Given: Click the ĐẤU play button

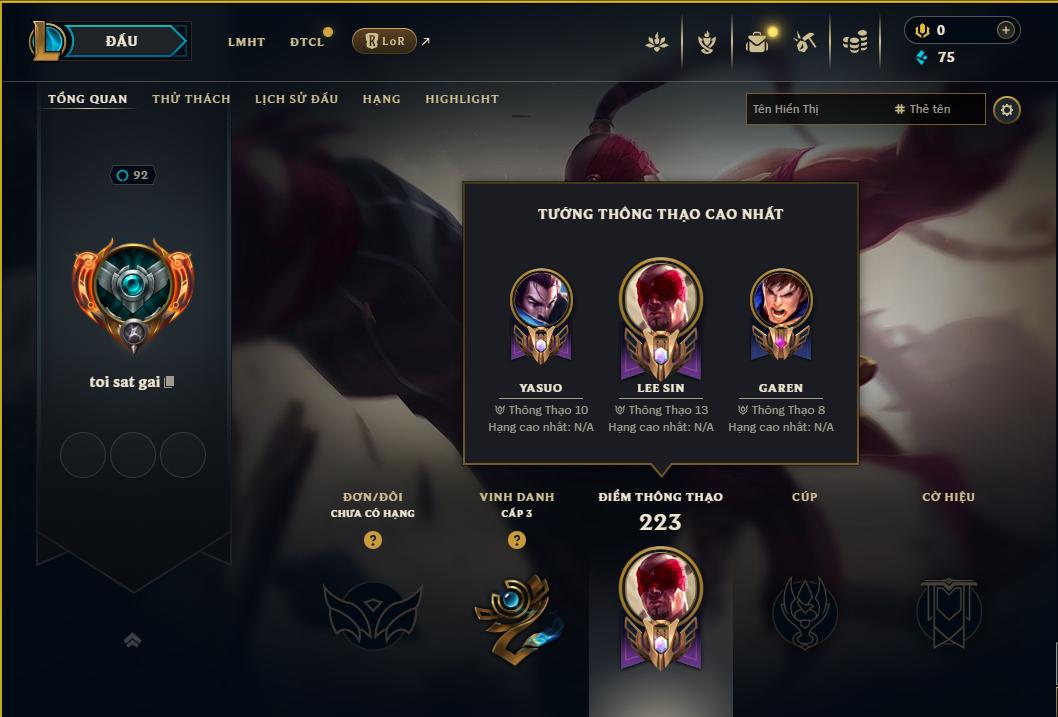Looking at the screenshot, I should pyautogui.click(x=120, y=41).
